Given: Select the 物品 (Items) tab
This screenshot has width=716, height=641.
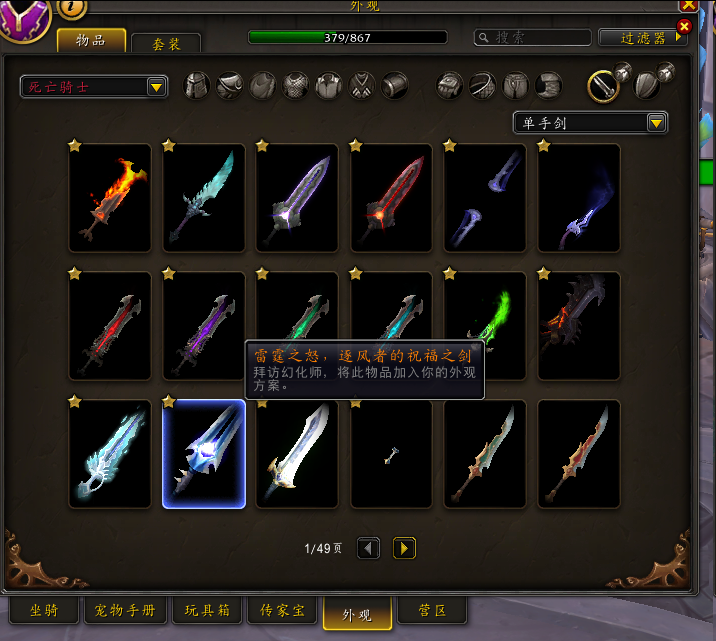Looking at the screenshot, I should coord(91,40).
